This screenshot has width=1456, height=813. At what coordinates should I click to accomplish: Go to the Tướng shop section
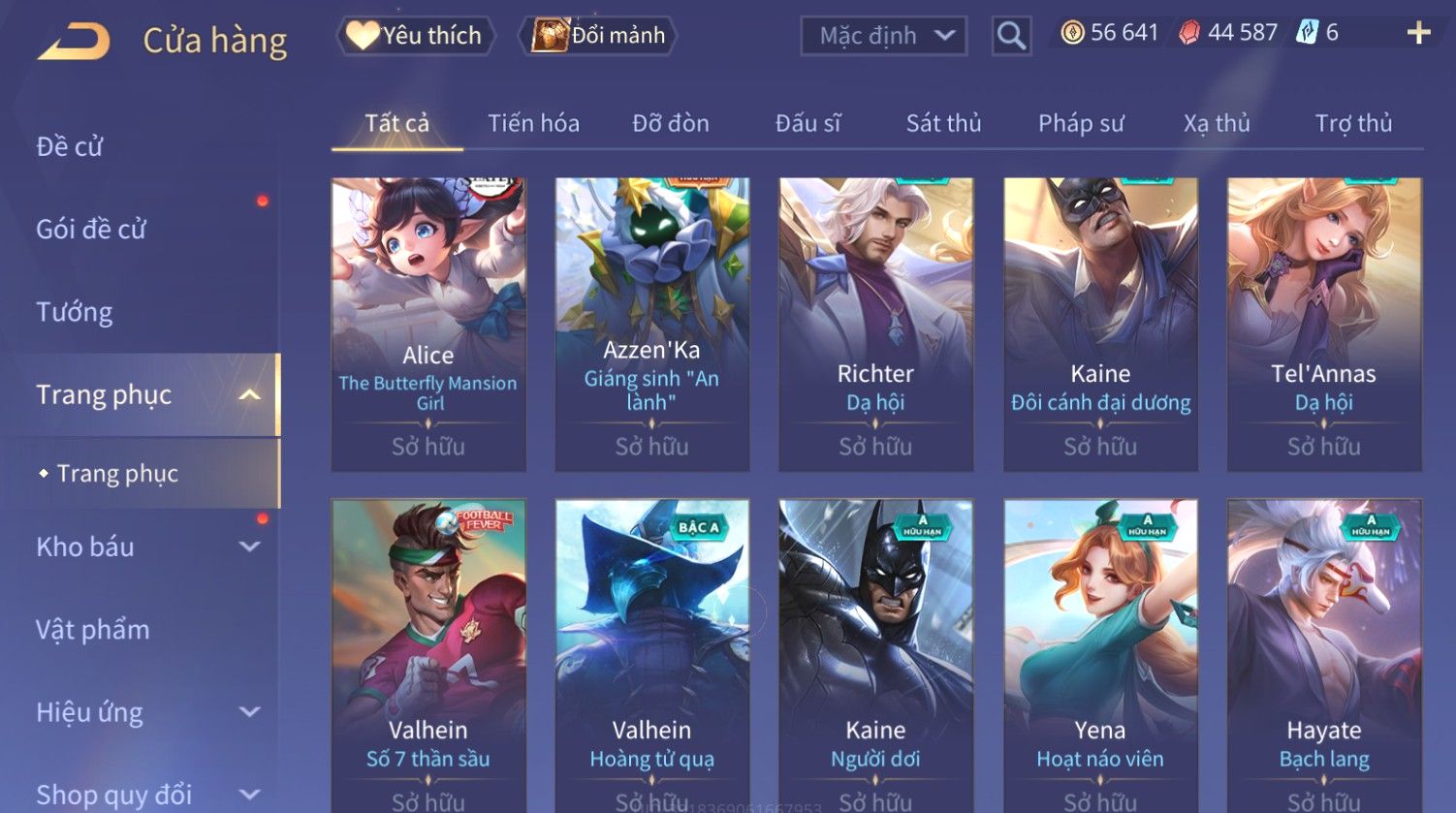(75, 312)
